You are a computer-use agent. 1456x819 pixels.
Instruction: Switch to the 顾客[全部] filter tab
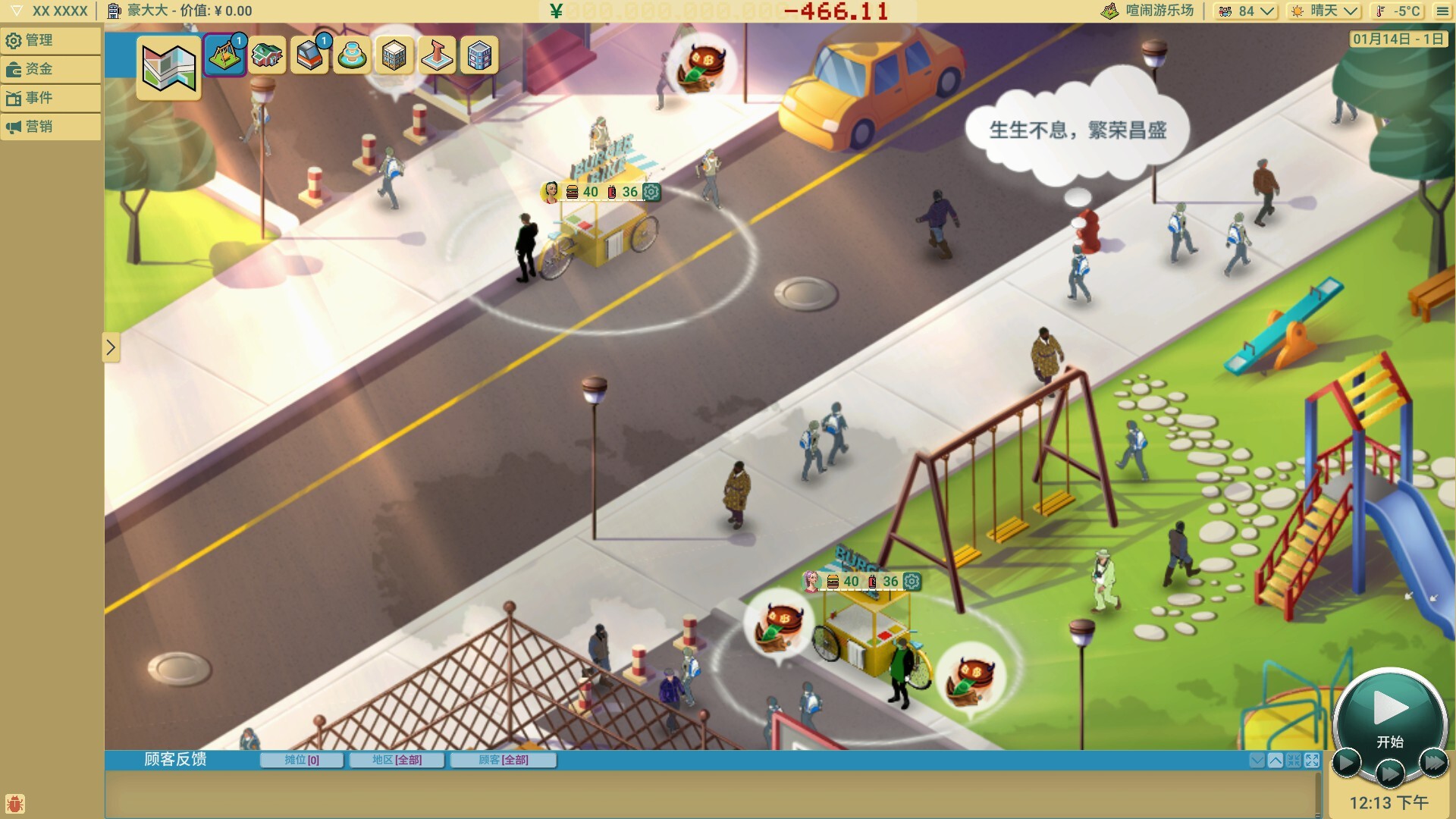(504, 760)
